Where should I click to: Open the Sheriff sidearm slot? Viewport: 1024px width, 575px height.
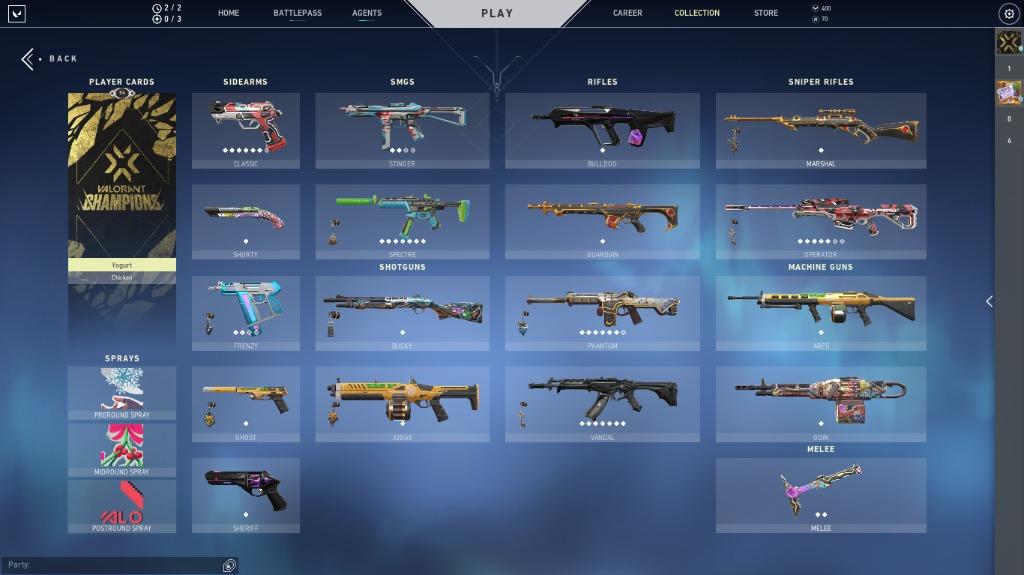tap(245, 495)
